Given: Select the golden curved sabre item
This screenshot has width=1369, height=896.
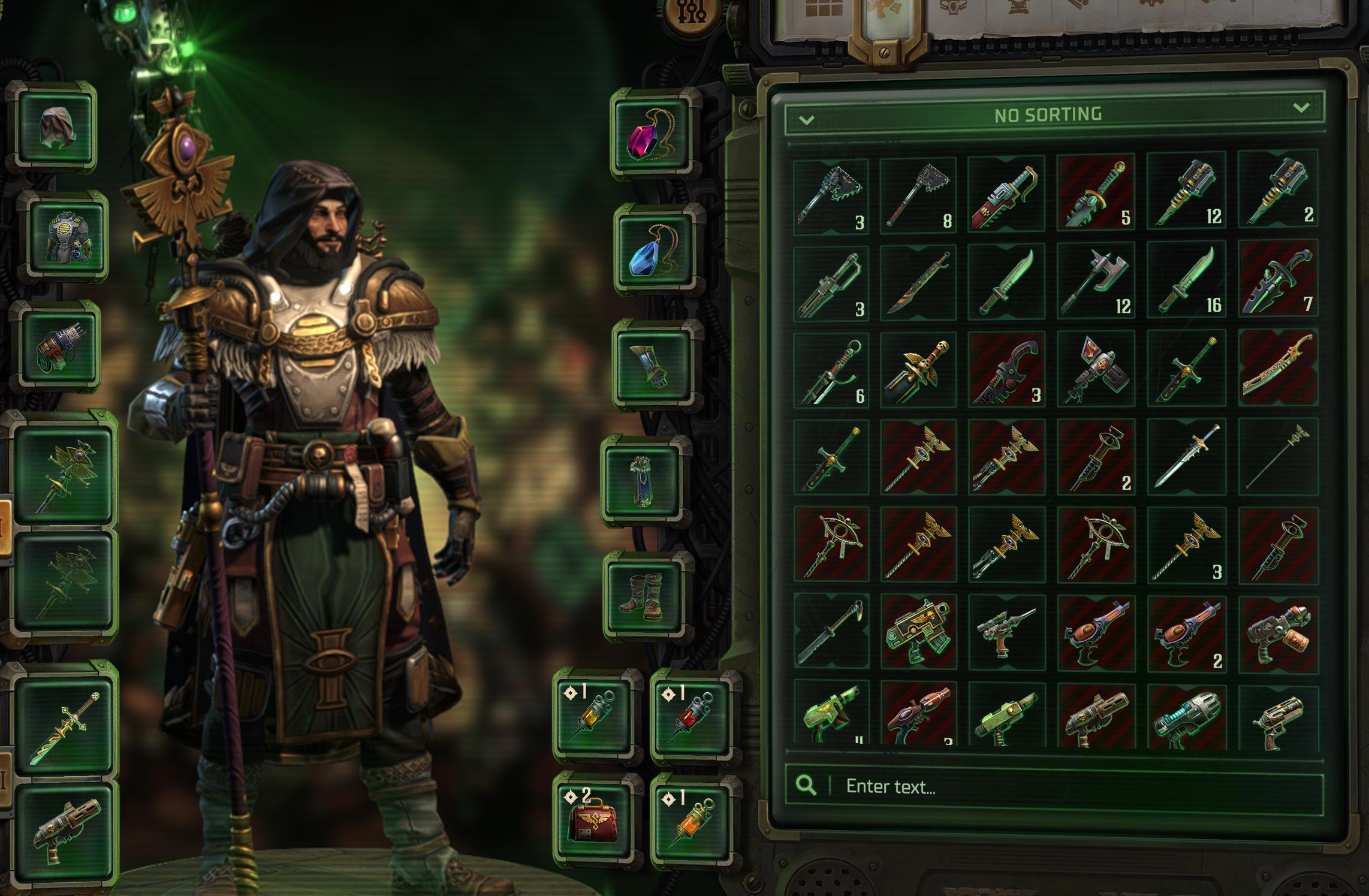Looking at the screenshot, I should (1277, 367).
